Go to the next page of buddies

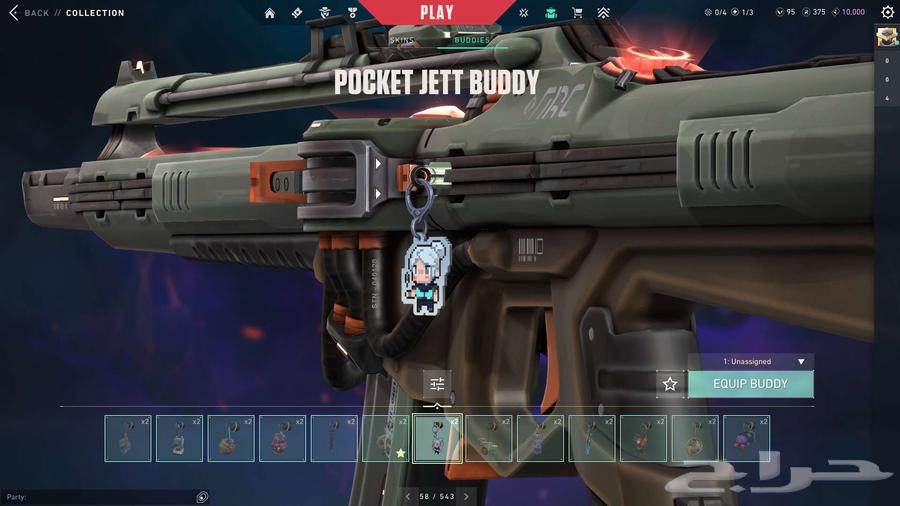coord(466,497)
